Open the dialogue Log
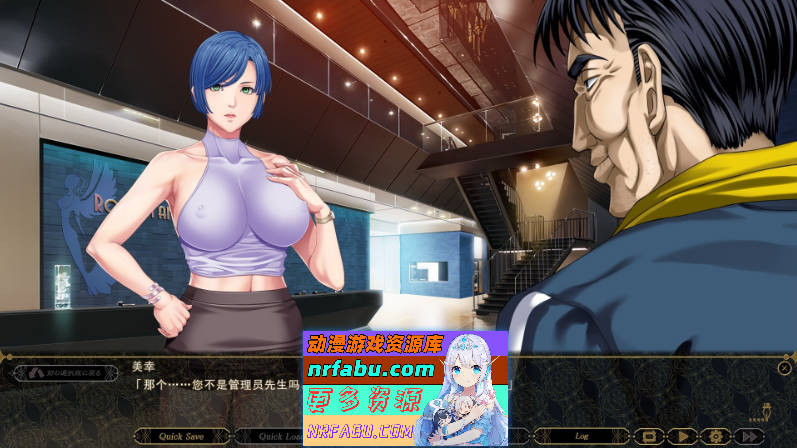The height and width of the screenshot is (448, 797). coord(581,436)
